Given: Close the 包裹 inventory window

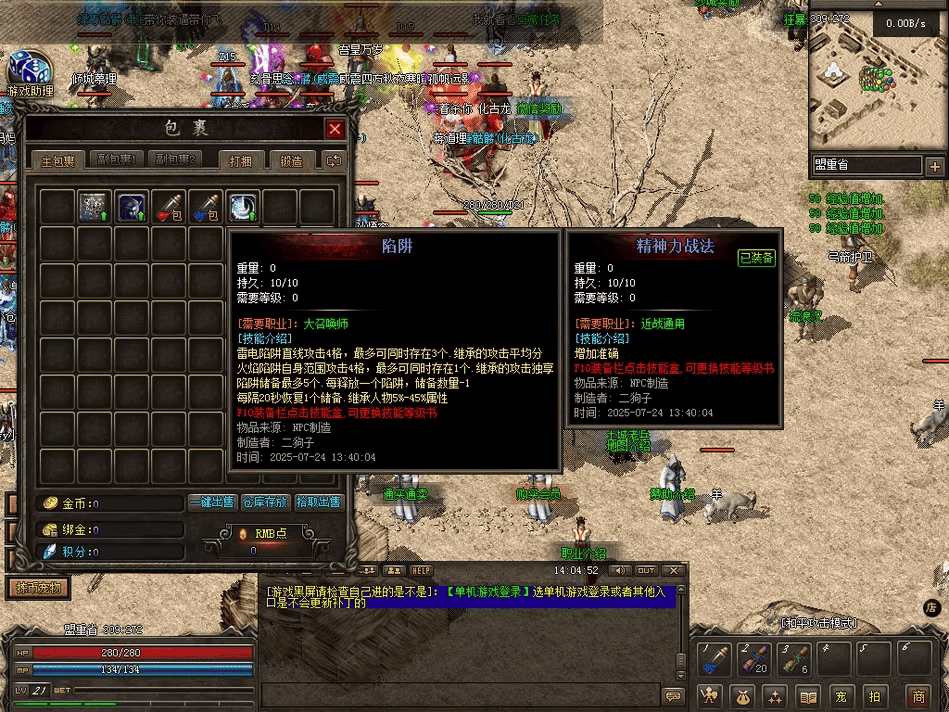Looking at the screenshot, I should click(335, 129).
